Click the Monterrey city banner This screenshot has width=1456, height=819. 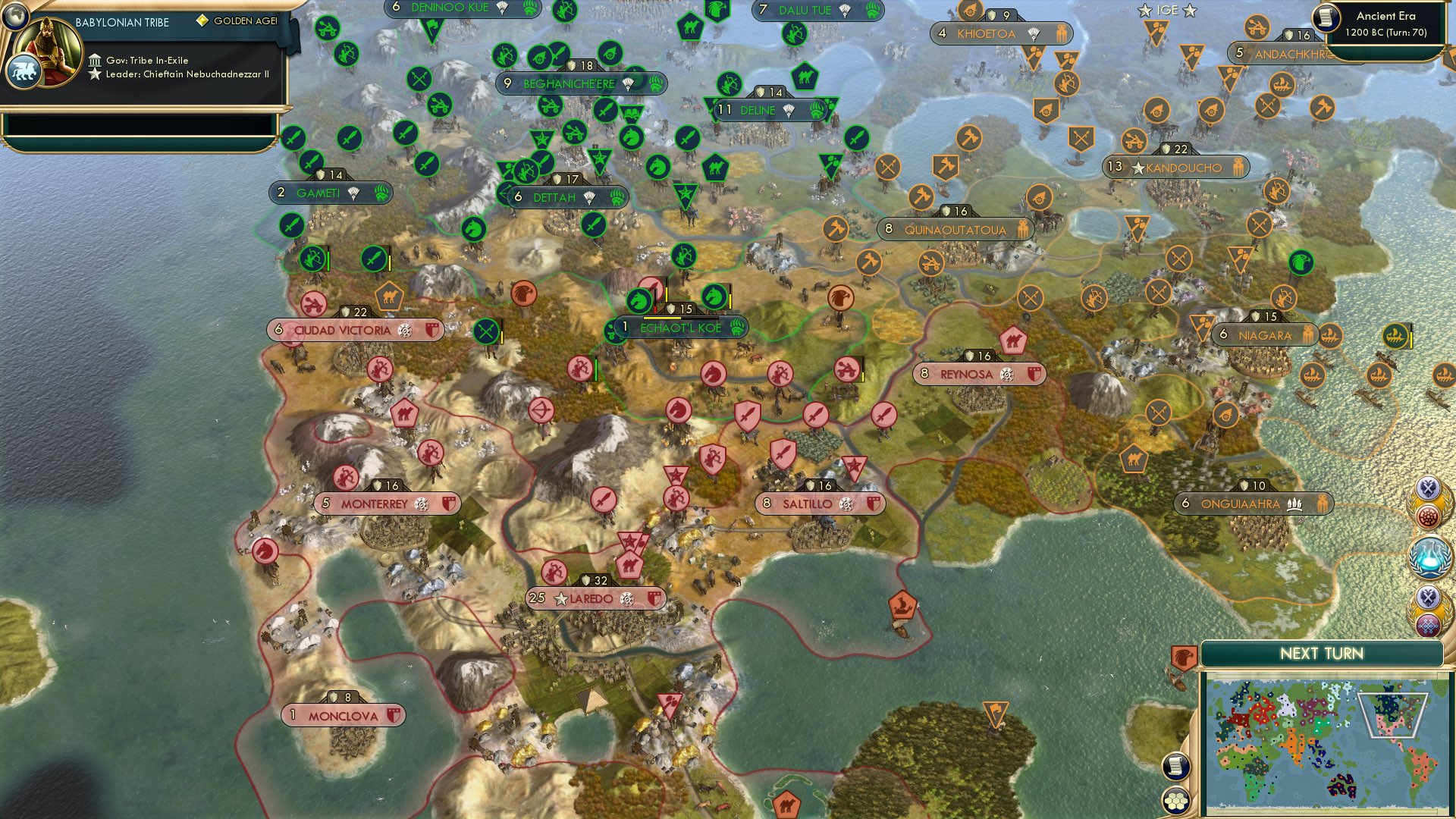point(386,503)
